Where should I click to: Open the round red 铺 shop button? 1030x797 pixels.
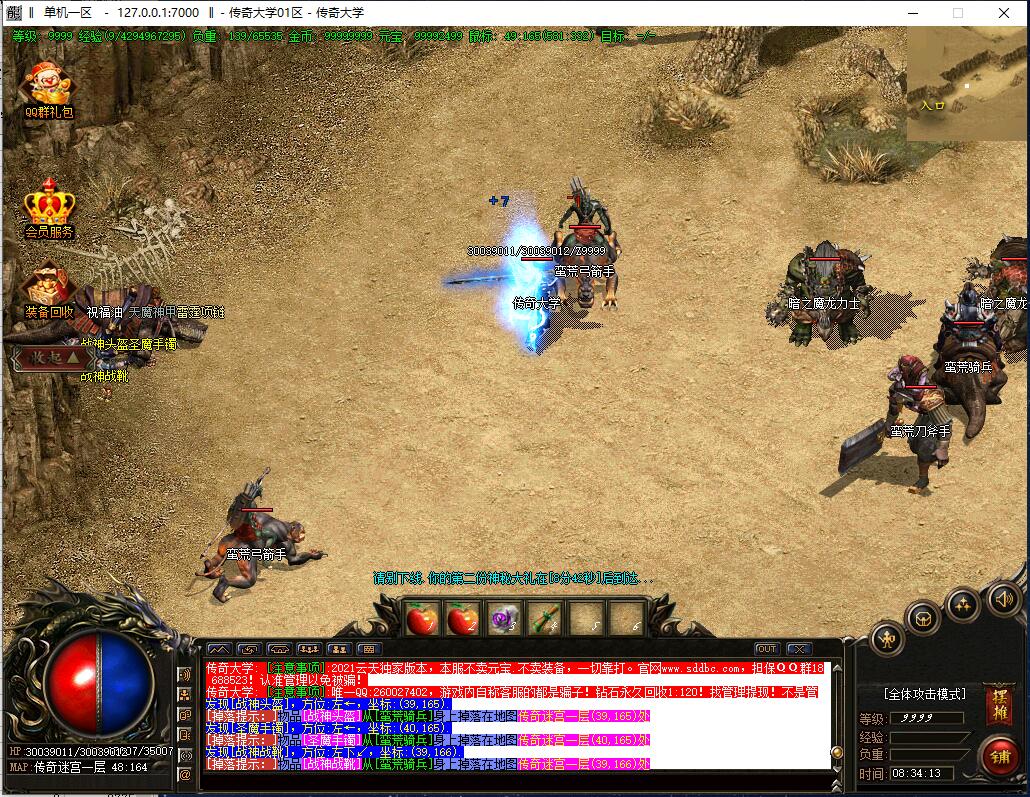coord(998,755)
